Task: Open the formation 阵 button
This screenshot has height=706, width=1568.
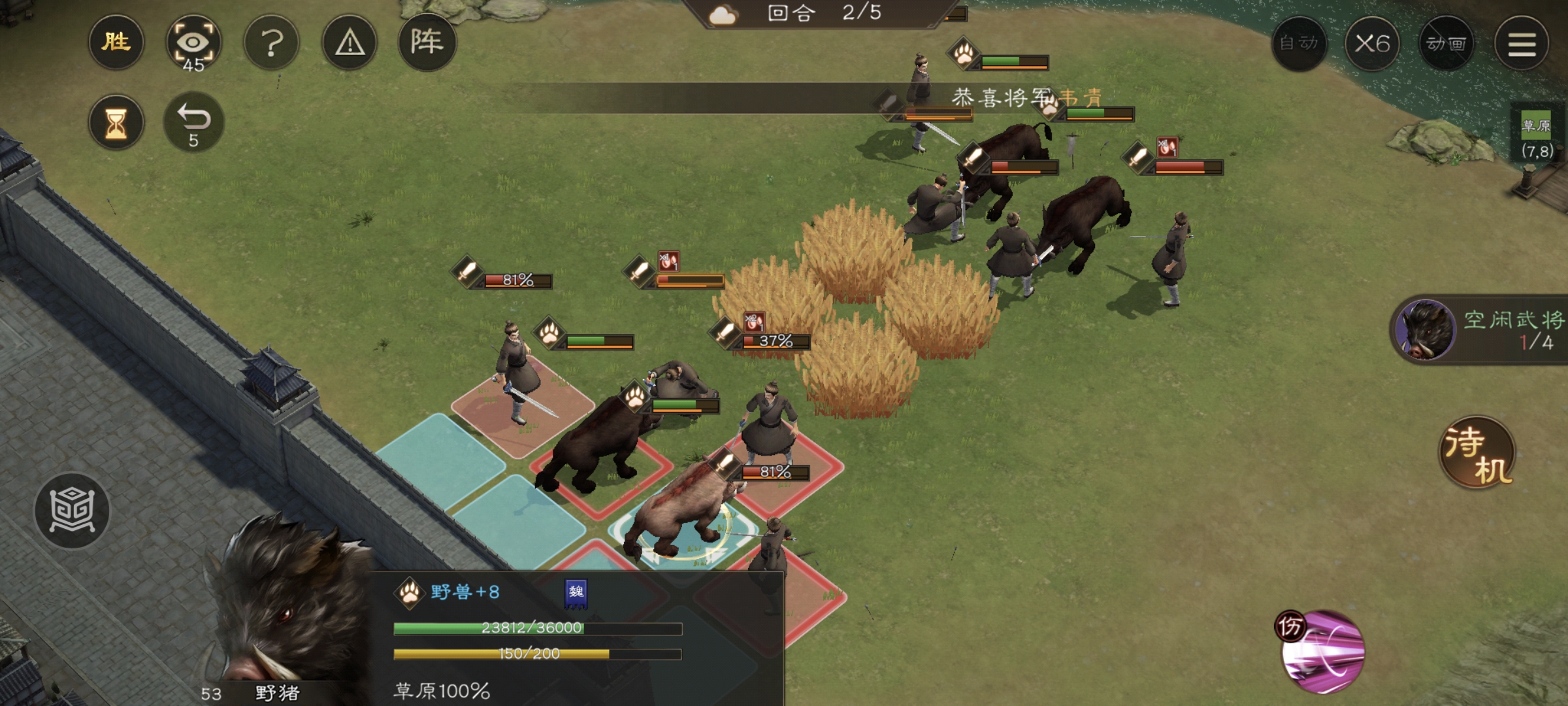Action: 427,42
